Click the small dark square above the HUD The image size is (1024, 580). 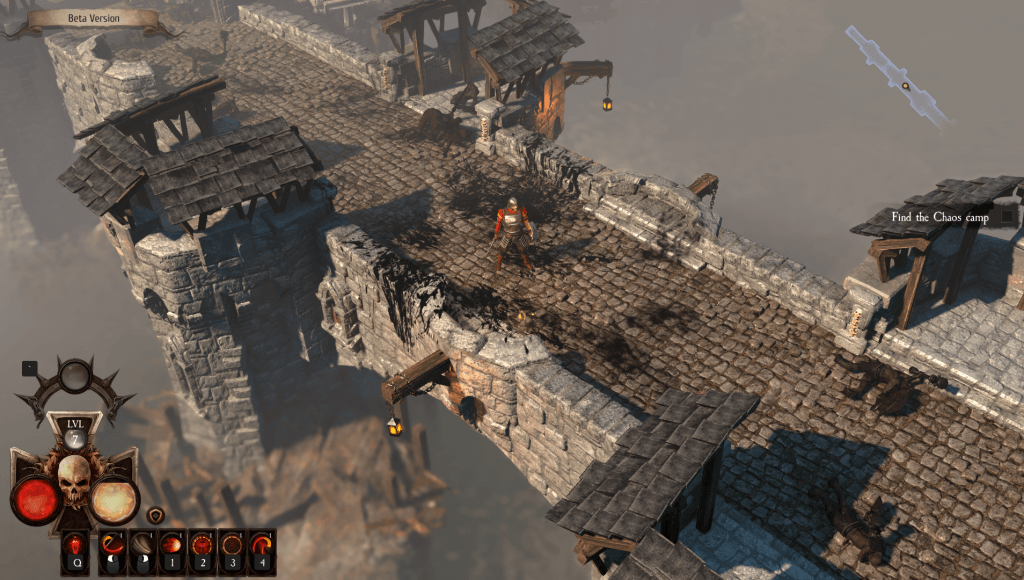[29, 368]
